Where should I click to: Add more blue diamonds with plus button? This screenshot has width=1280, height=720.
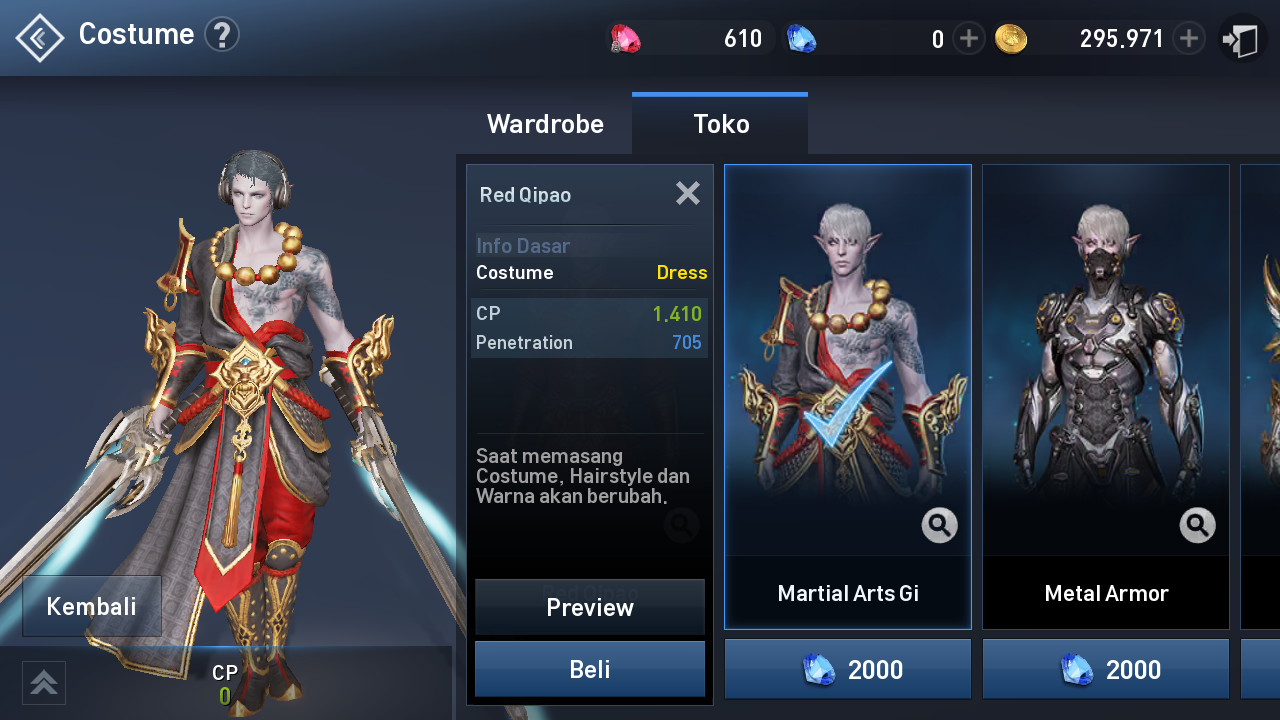pyautogui.click(x=968, y=39)
